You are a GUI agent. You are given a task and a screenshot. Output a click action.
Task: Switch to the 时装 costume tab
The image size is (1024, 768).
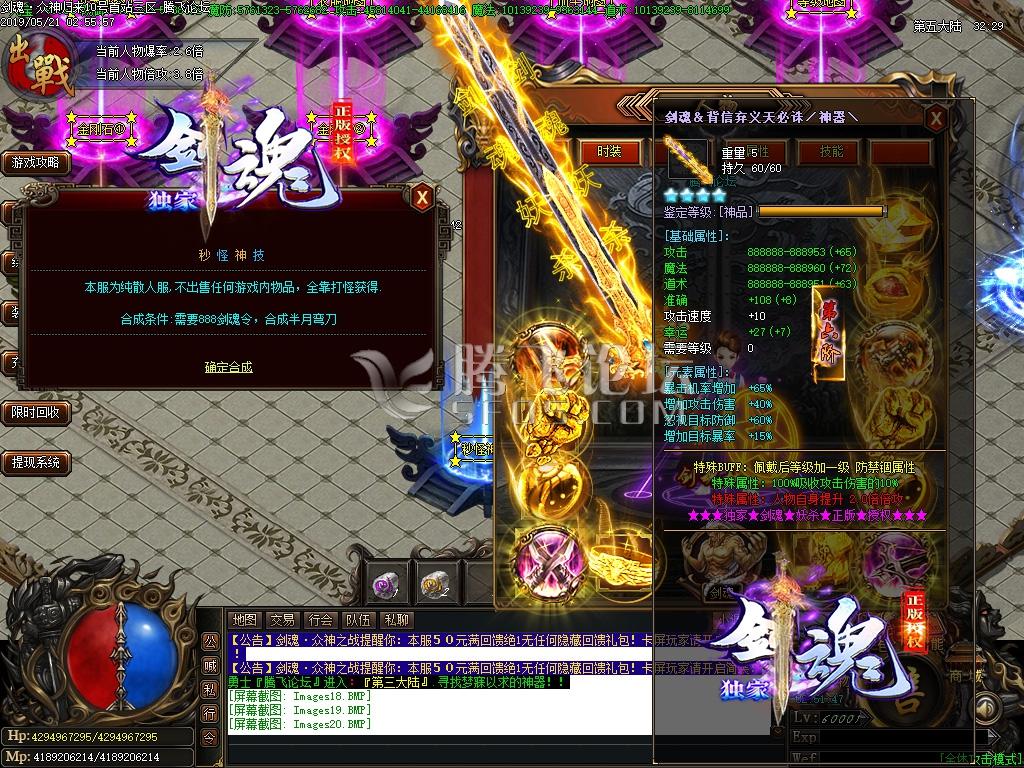[x=609, y=151]
